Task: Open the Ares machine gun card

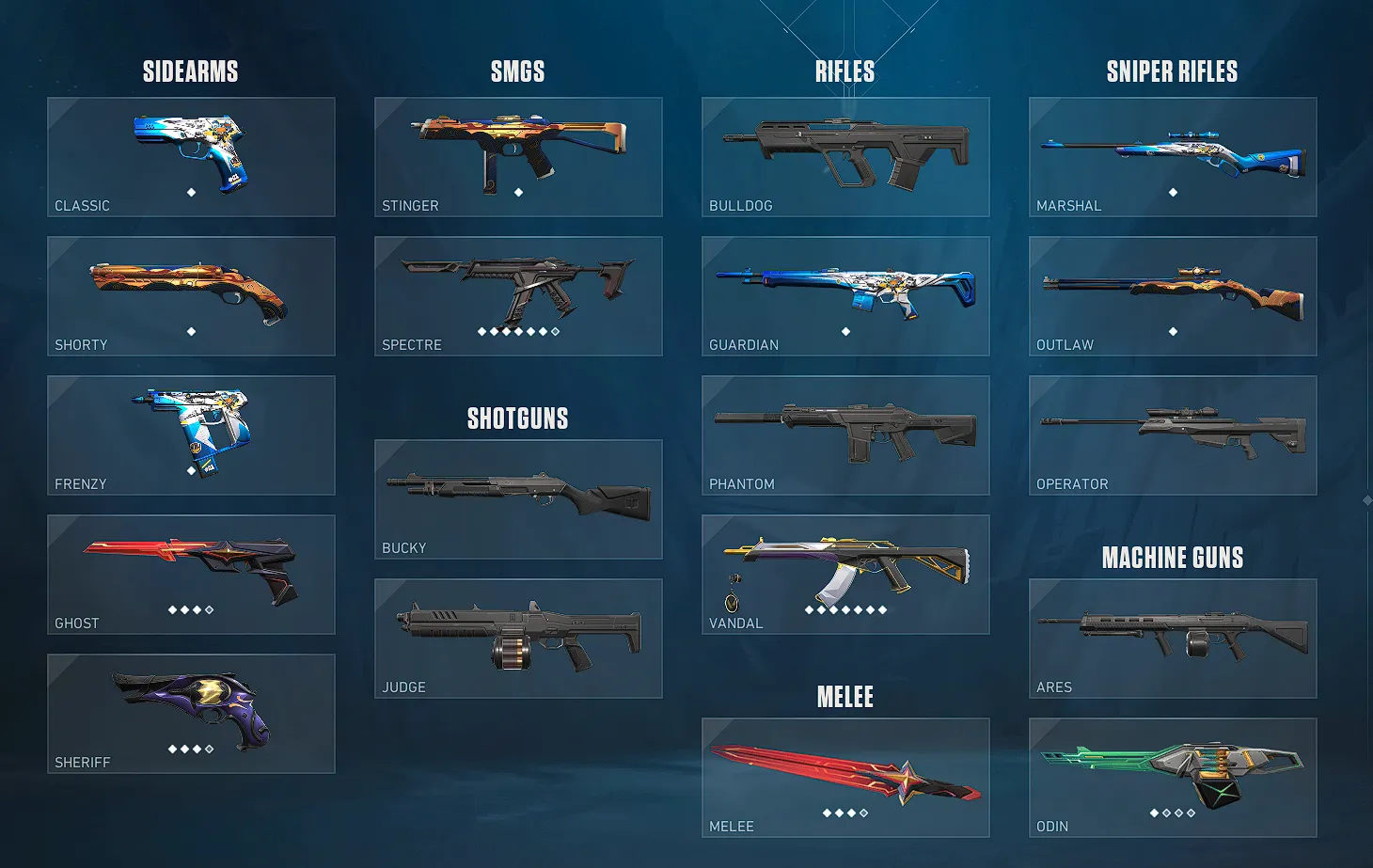Action: 1172,639
